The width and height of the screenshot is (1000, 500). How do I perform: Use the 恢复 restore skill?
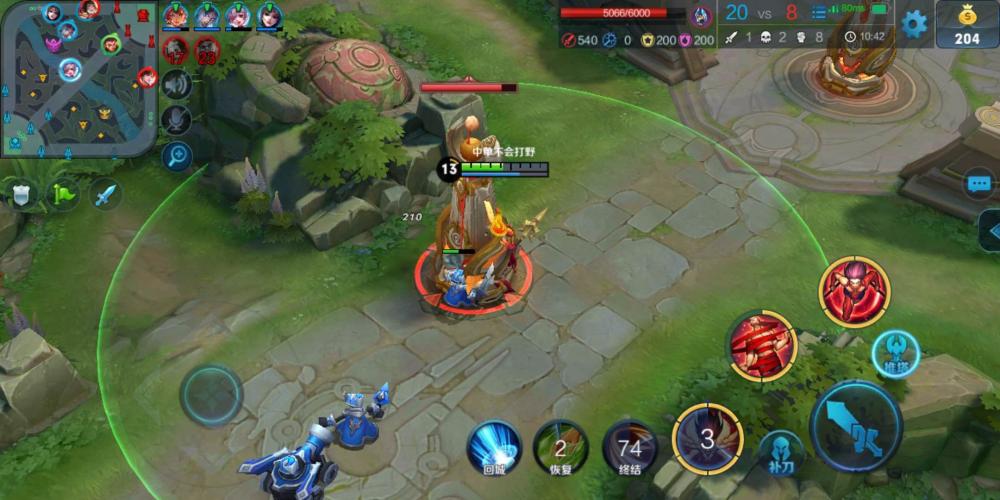560,446
